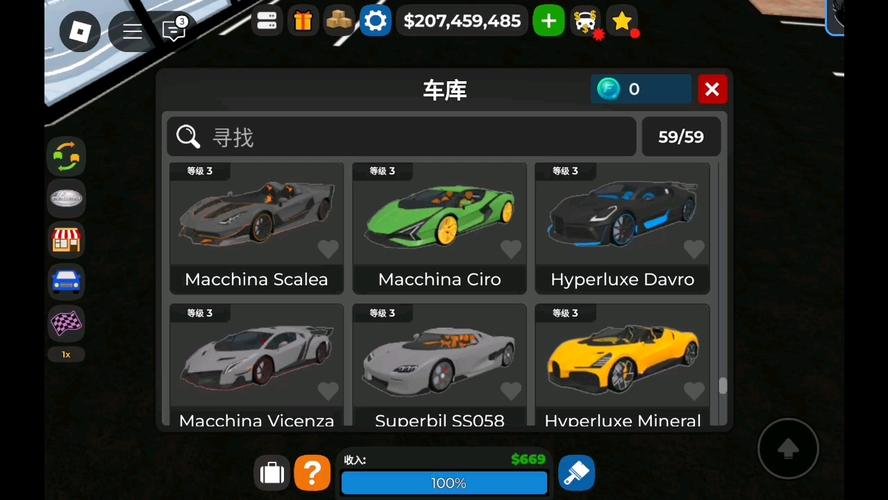Open the Roblox chat window

point(174,31)
